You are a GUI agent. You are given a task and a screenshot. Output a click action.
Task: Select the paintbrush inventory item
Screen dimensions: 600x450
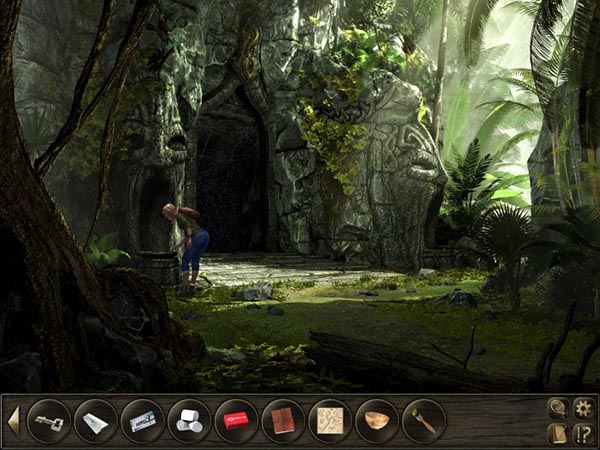pos(423,421)
